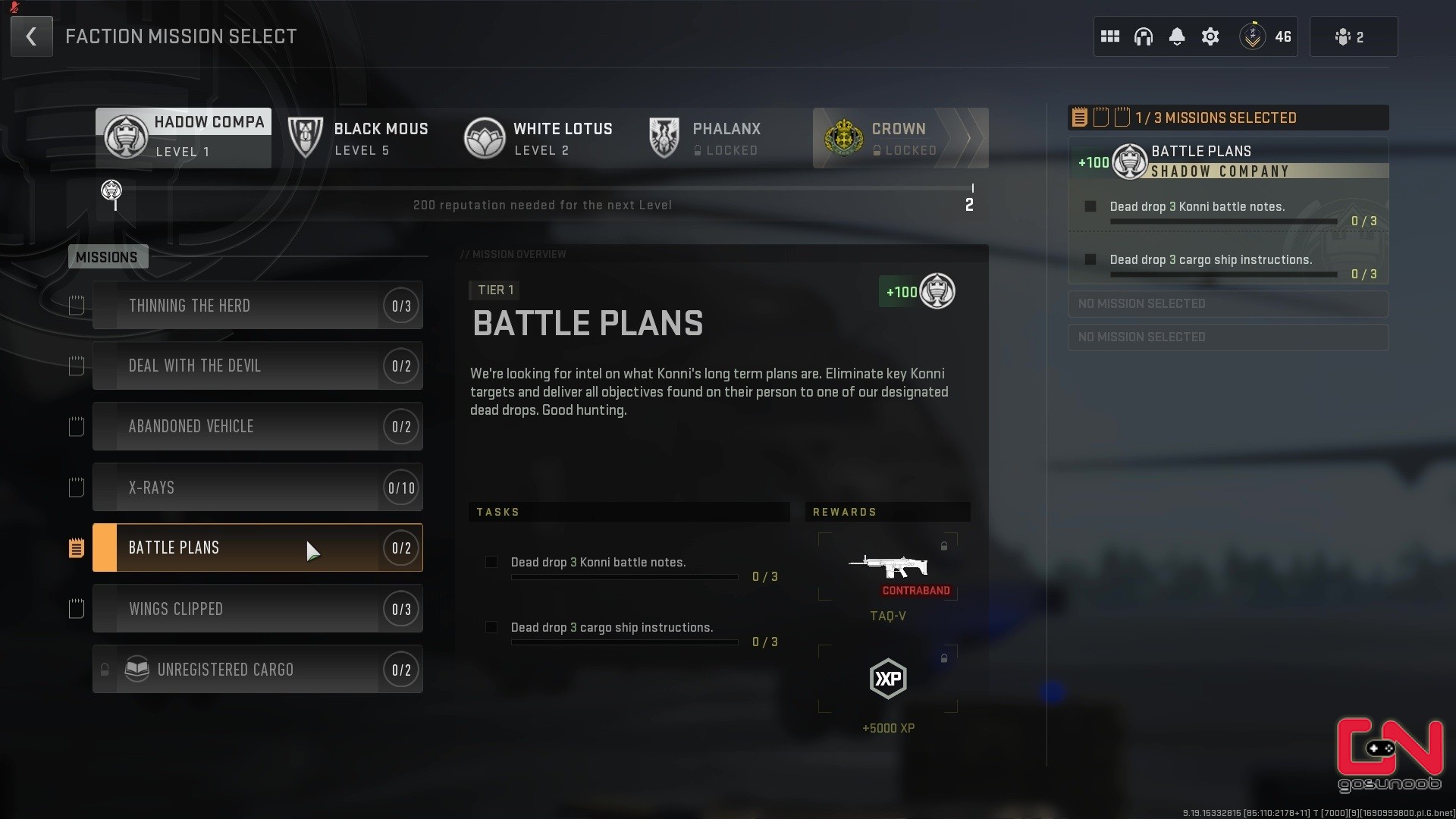Viewport: 1456px width, 819px height.
Task: Click the back arrow to exit mission select
Action: pyautogui.click(x=31, y=36)
